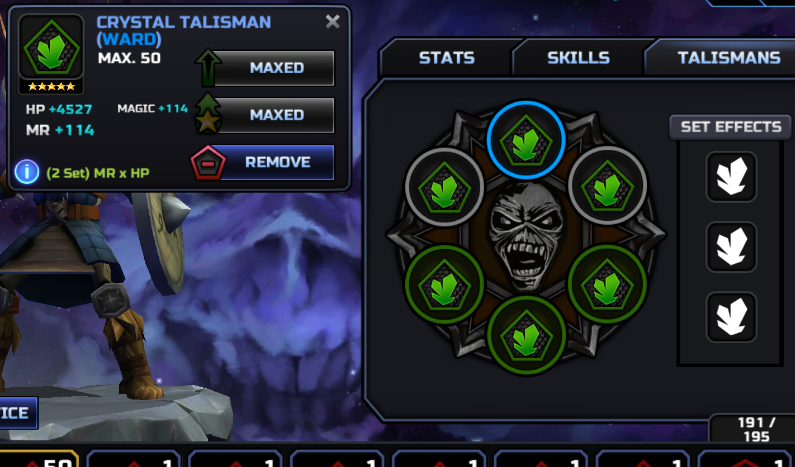Close the Crystal Talisman popup
The width and height of the screenshot is (795, 467).
[333, 22]
